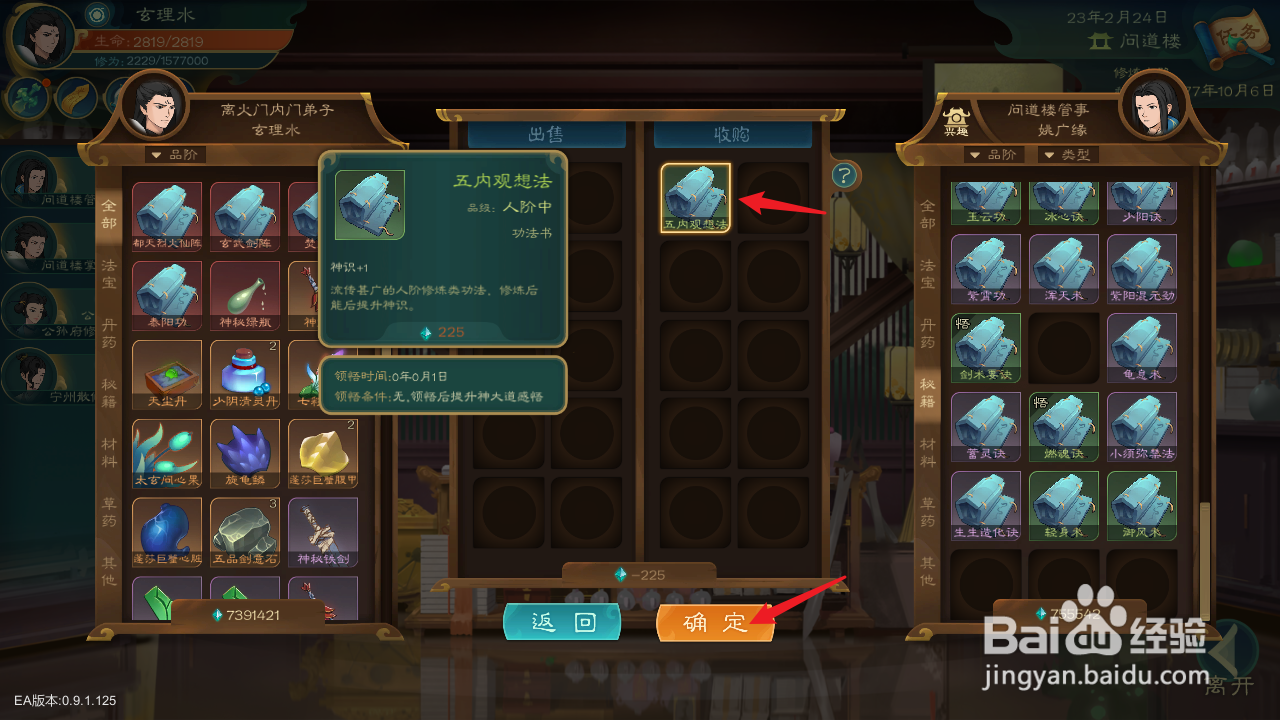1280x720 pixels.
Task: Select the 玄武剑阵 item in your bag
Action: [244, 217]
